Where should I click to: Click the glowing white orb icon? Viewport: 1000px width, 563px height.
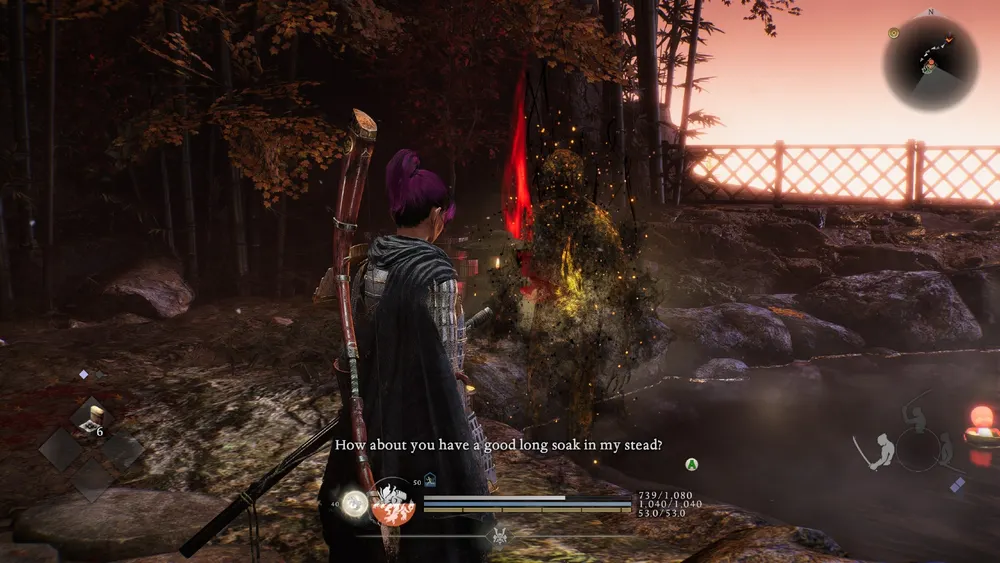pyautogui.click(x=353, y=504)
